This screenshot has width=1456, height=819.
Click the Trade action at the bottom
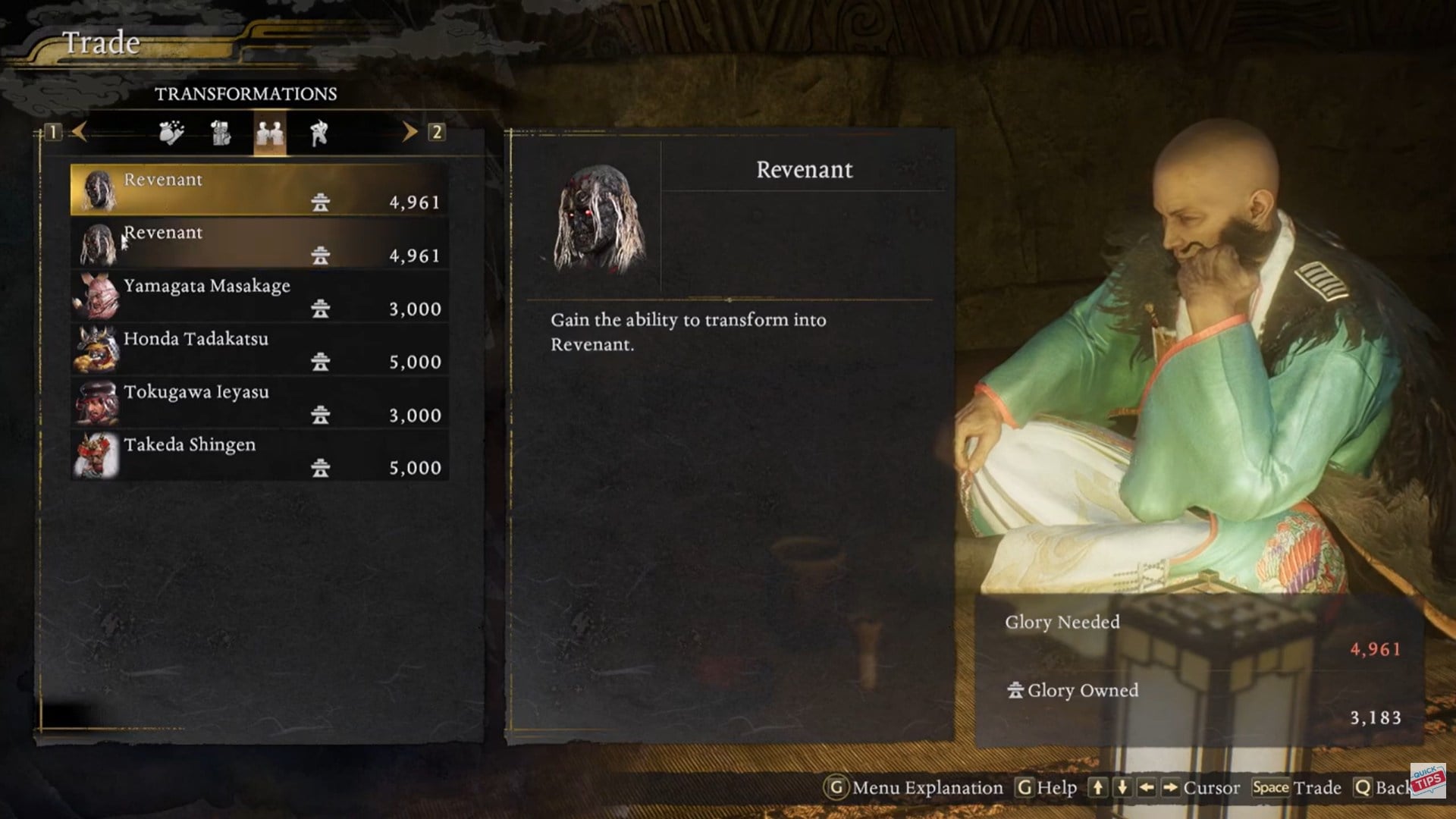pos(1297,788)
